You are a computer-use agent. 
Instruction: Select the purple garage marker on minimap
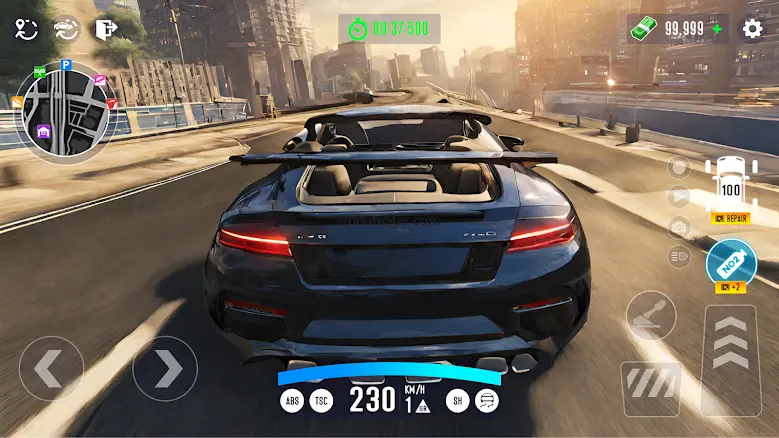click(x=44, y=132)
